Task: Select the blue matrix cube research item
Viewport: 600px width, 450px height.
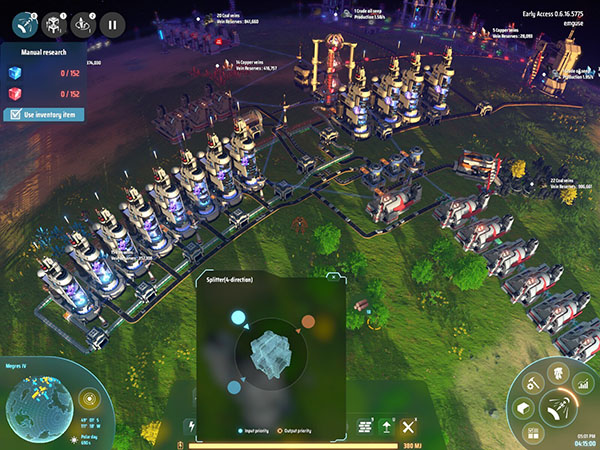Action: click(x=13, y=73)
